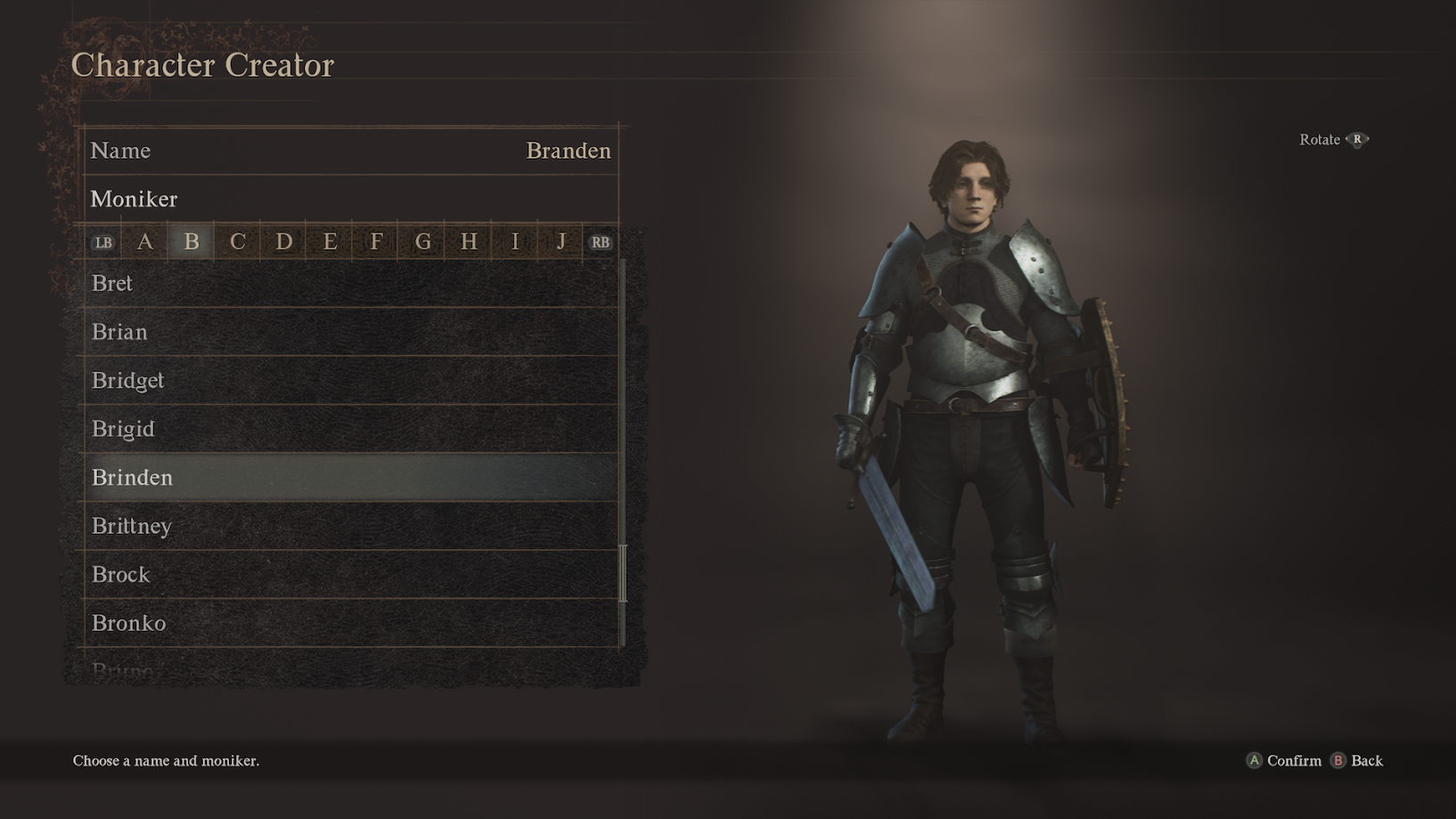Choose Brock from the list
This screenshot has width=1456, height=819.
pos(350,575)
